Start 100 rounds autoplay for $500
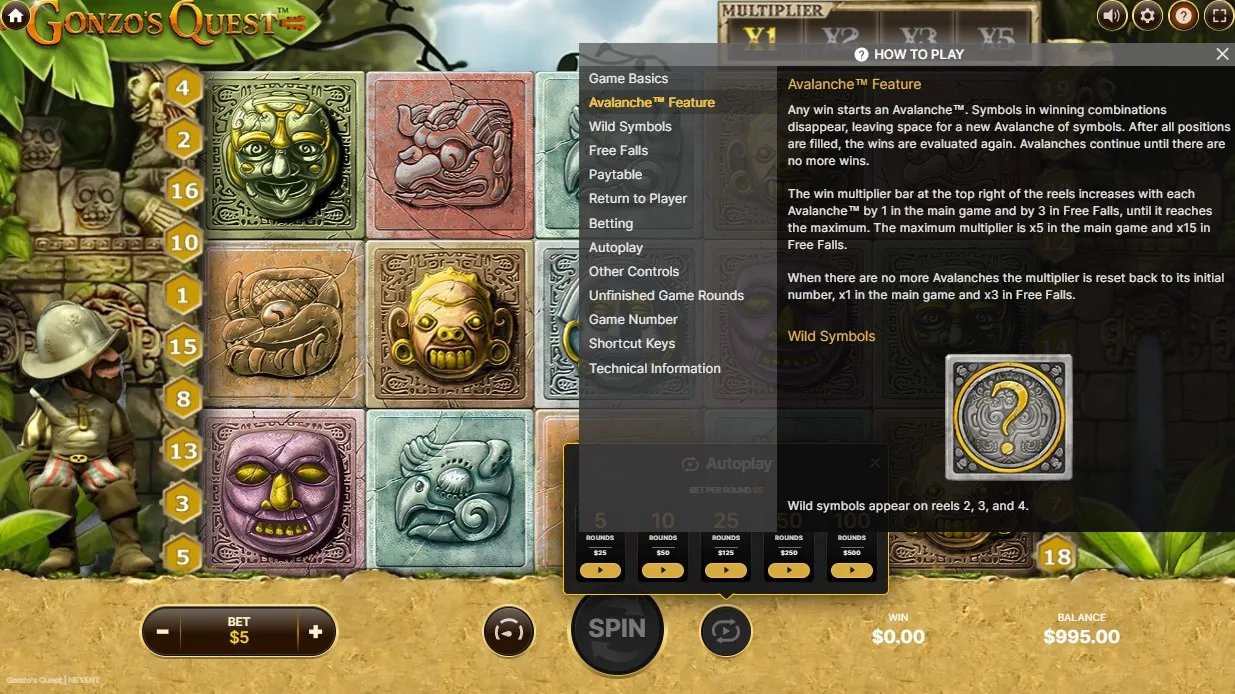The image size is (1235, 694). tap(852, 570)
